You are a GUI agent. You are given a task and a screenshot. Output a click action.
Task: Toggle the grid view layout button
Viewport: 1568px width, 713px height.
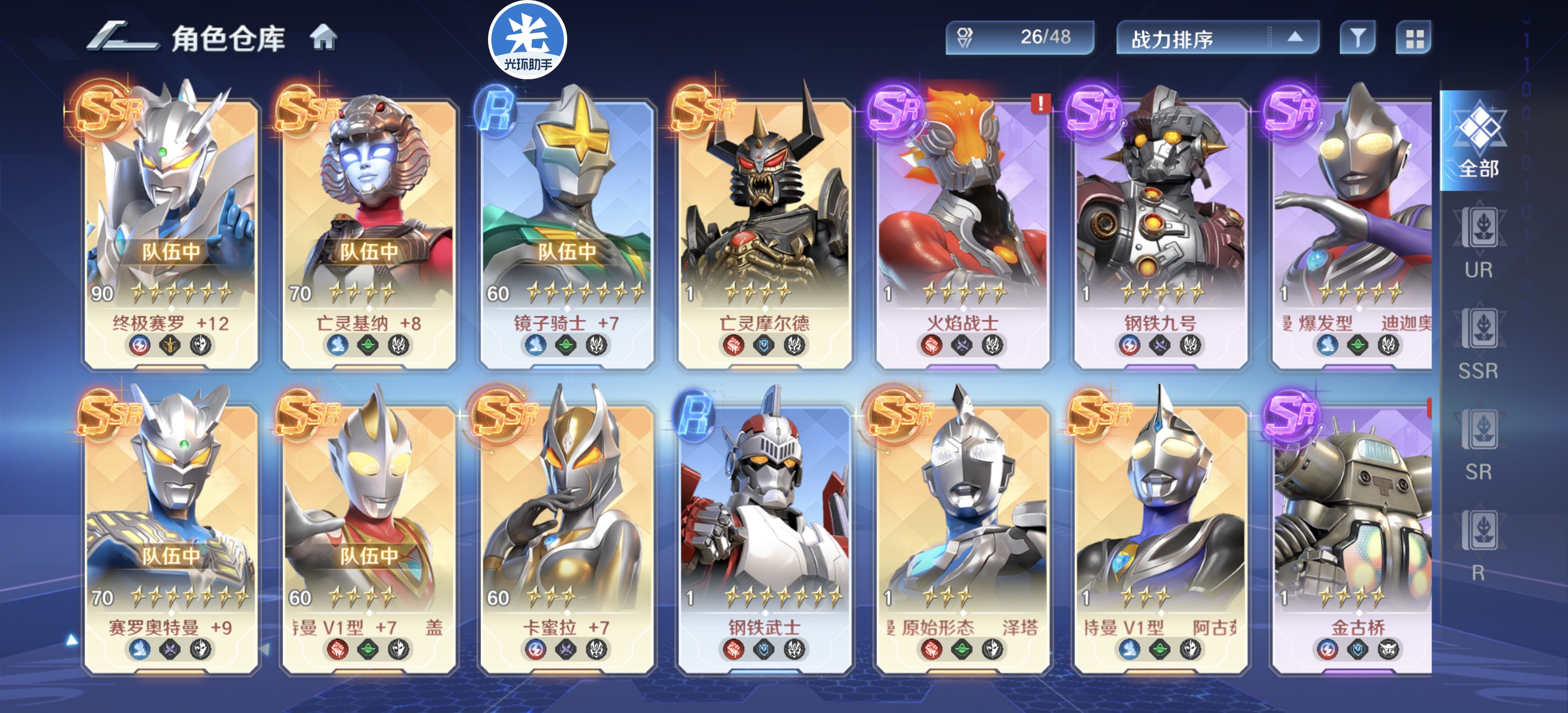pos(1414,38)
